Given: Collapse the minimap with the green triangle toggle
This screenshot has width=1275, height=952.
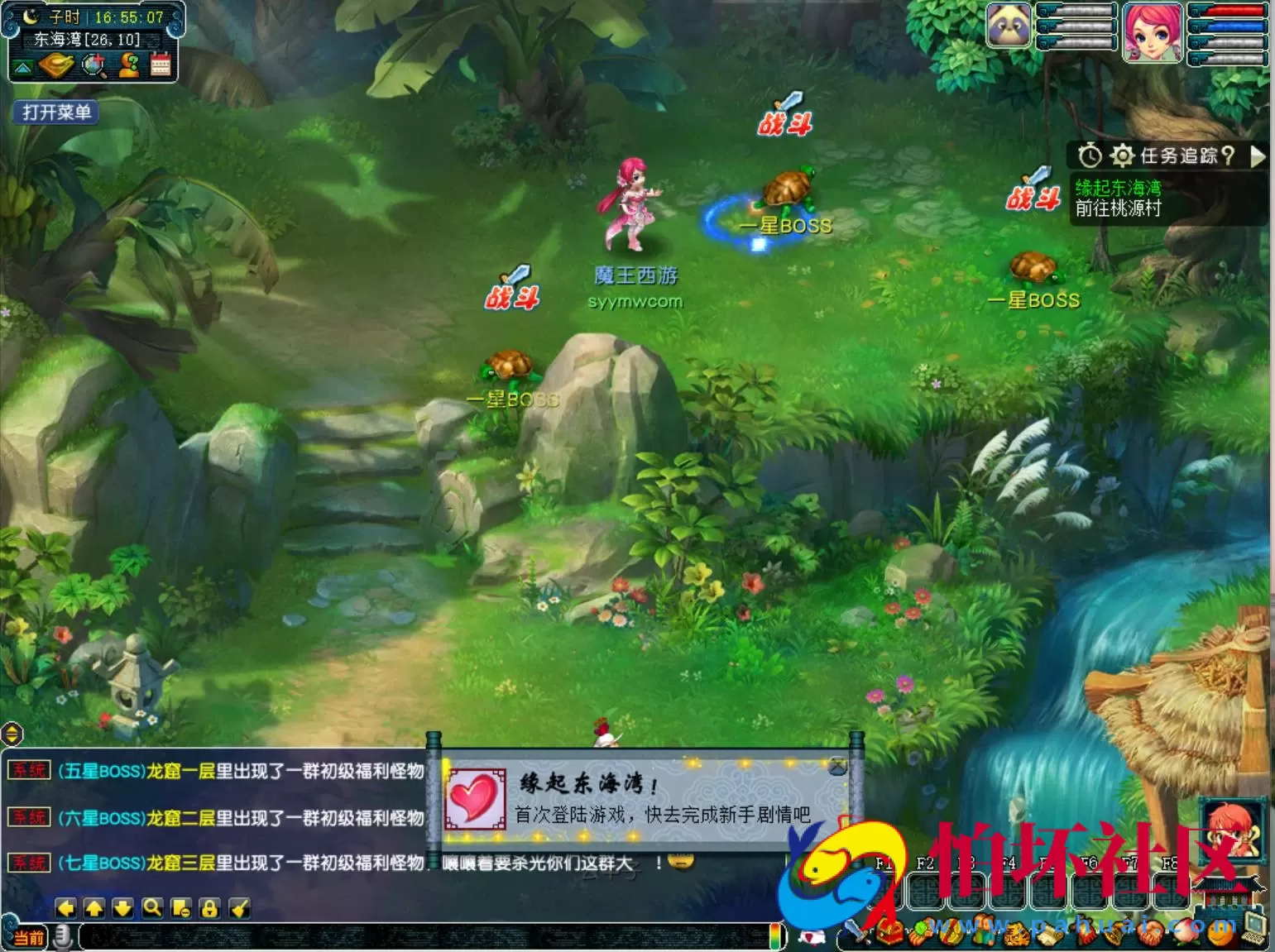Looking at the screenshot, I should tap(23, 66).
